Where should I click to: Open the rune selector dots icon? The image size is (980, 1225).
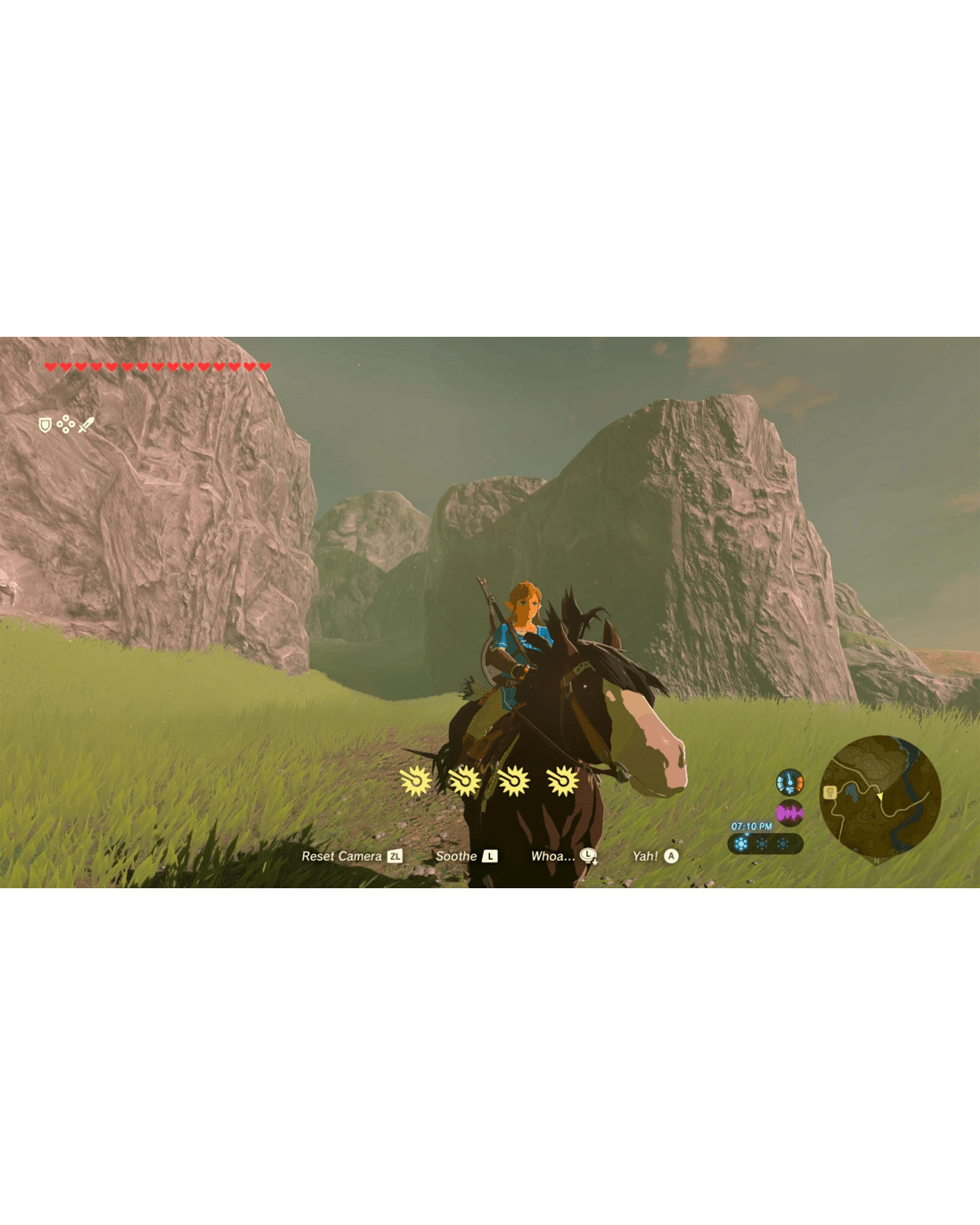coord(65,425)
